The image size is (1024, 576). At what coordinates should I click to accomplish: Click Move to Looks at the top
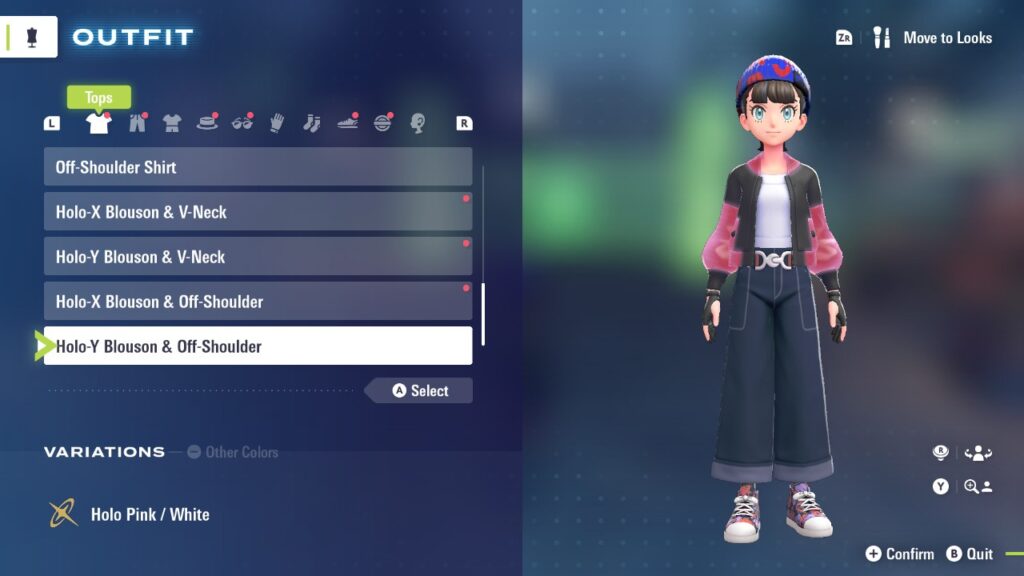click(x=946, y=38)
